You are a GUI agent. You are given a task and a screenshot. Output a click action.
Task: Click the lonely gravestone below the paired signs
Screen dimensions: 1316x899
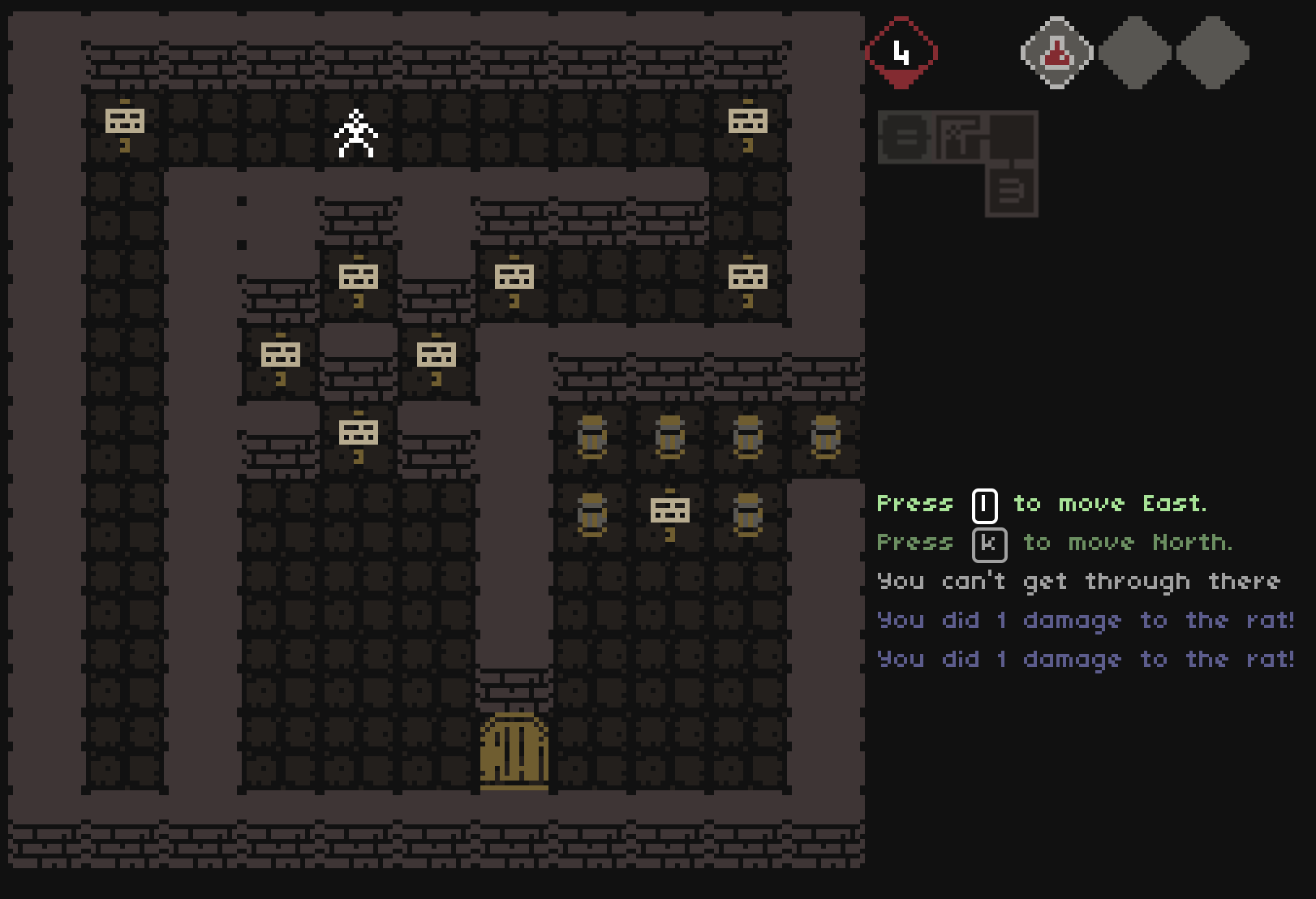pyautogui.click(x=357, y=432)
